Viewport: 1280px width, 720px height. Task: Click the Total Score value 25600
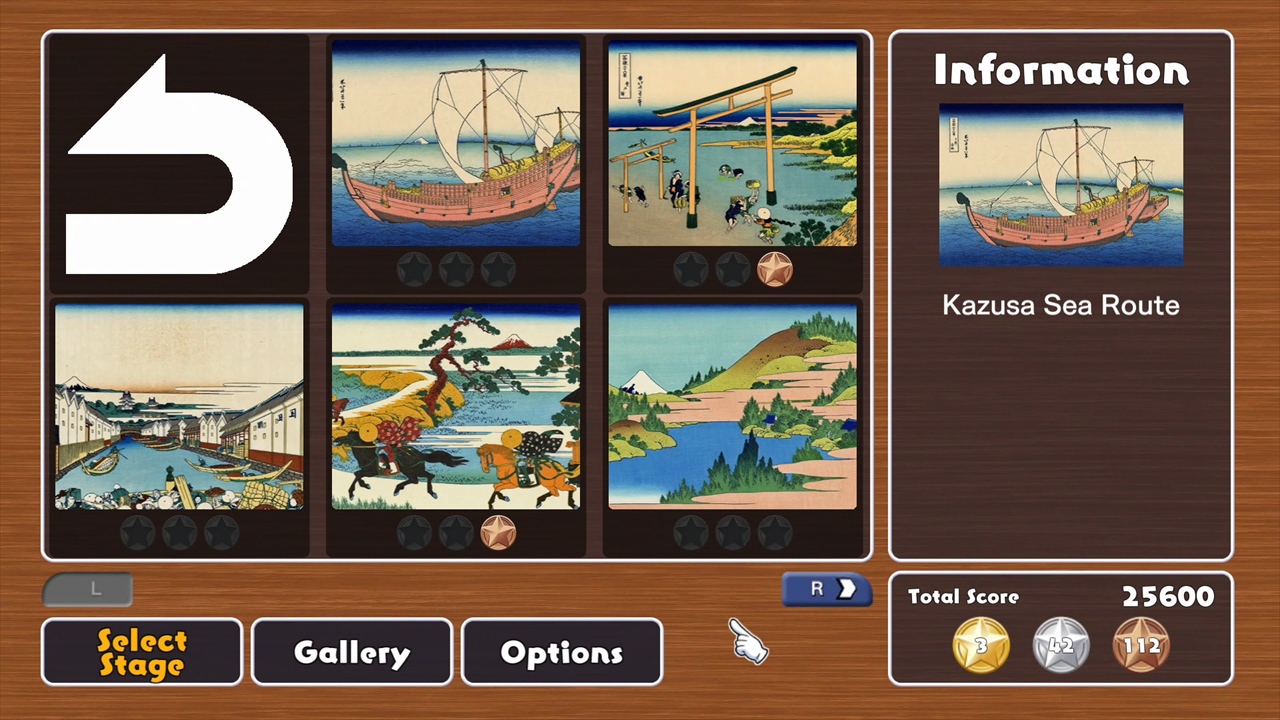tap(1167, 596)
